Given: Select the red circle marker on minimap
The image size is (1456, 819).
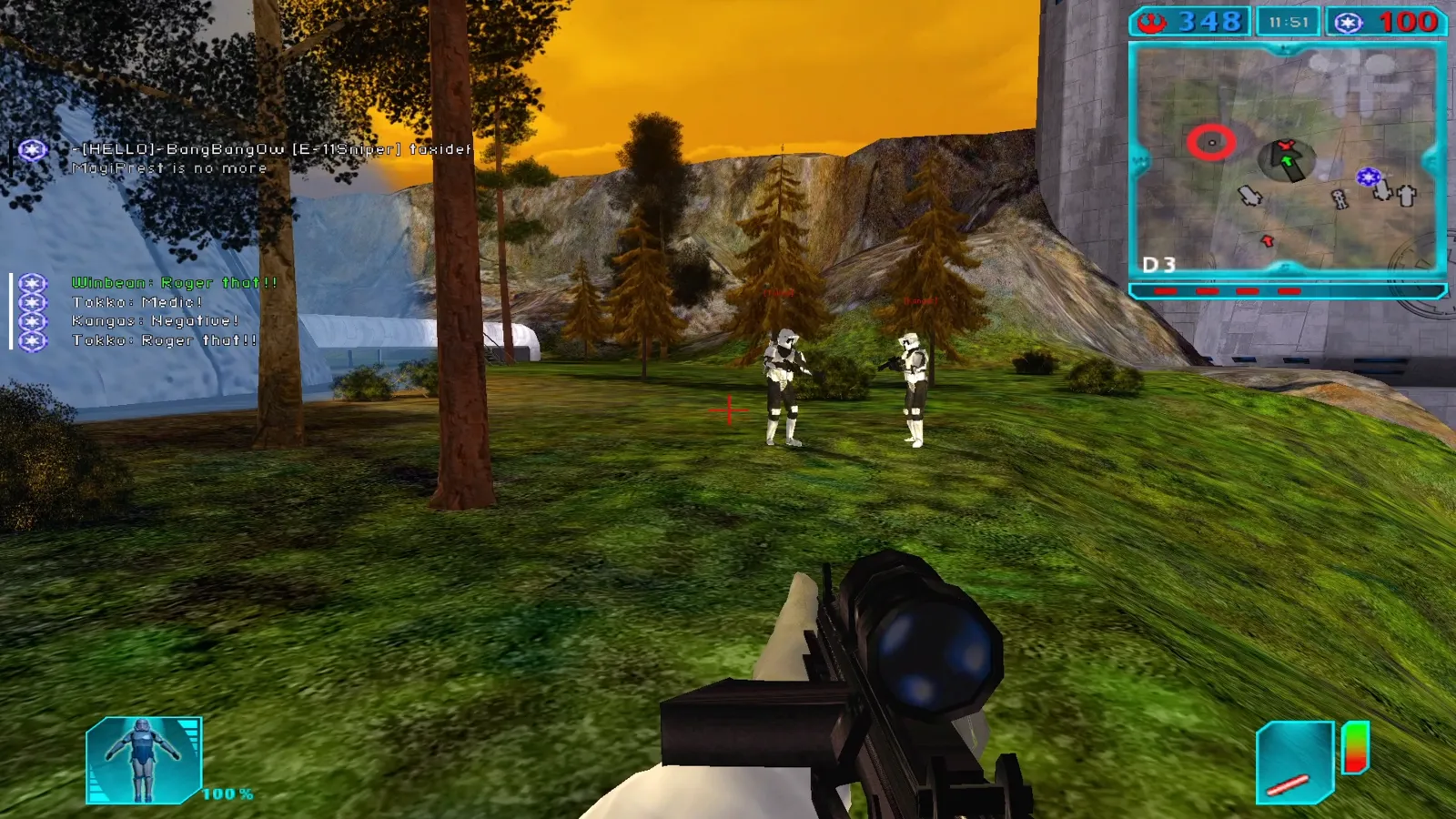Looking at the screenshot, I should pos(1211,143).
